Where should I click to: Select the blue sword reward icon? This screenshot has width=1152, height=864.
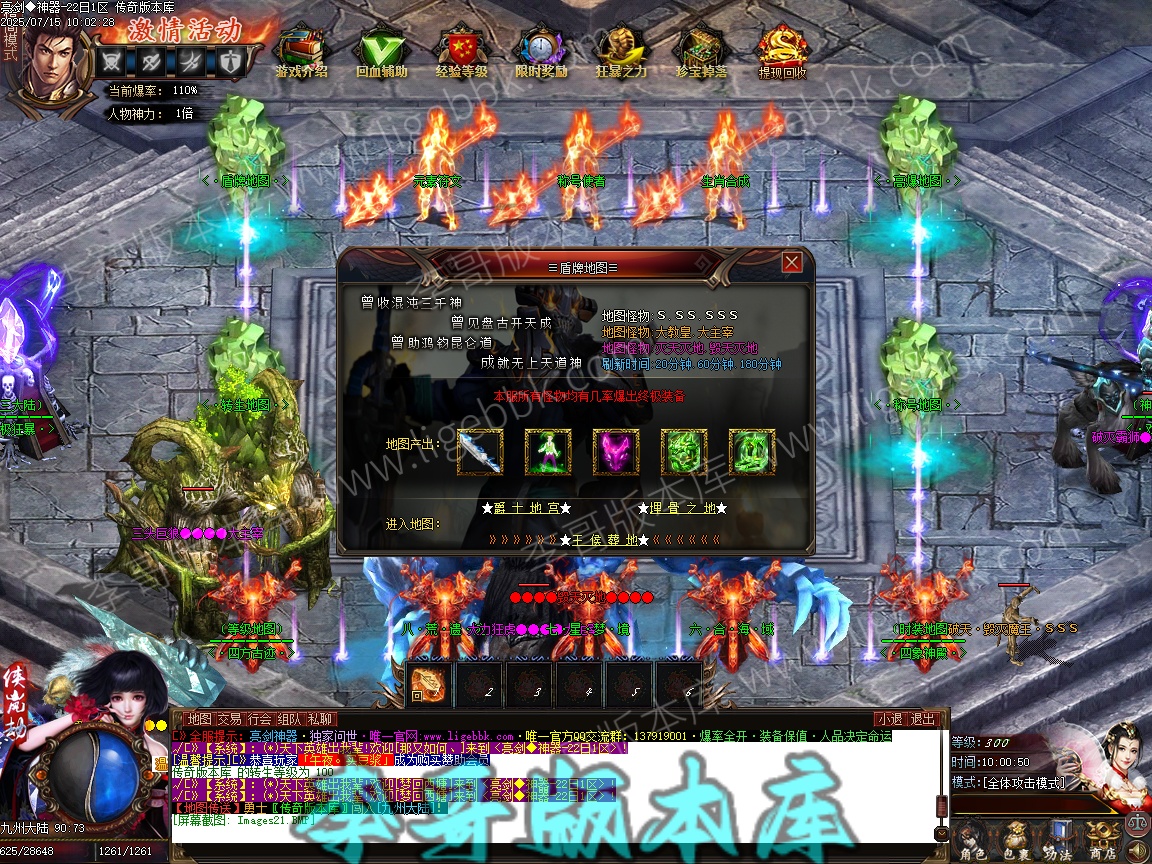(x=480, y=452)
